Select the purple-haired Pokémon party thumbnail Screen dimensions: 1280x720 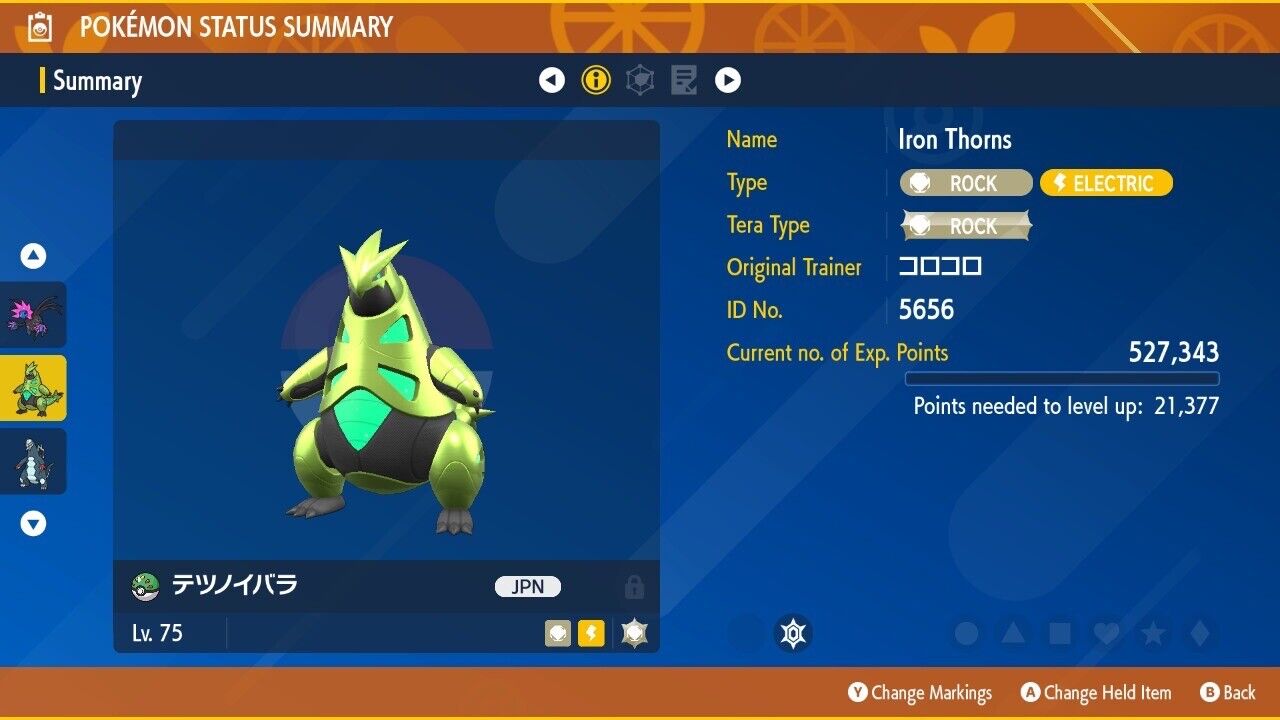tap(34, 315)
